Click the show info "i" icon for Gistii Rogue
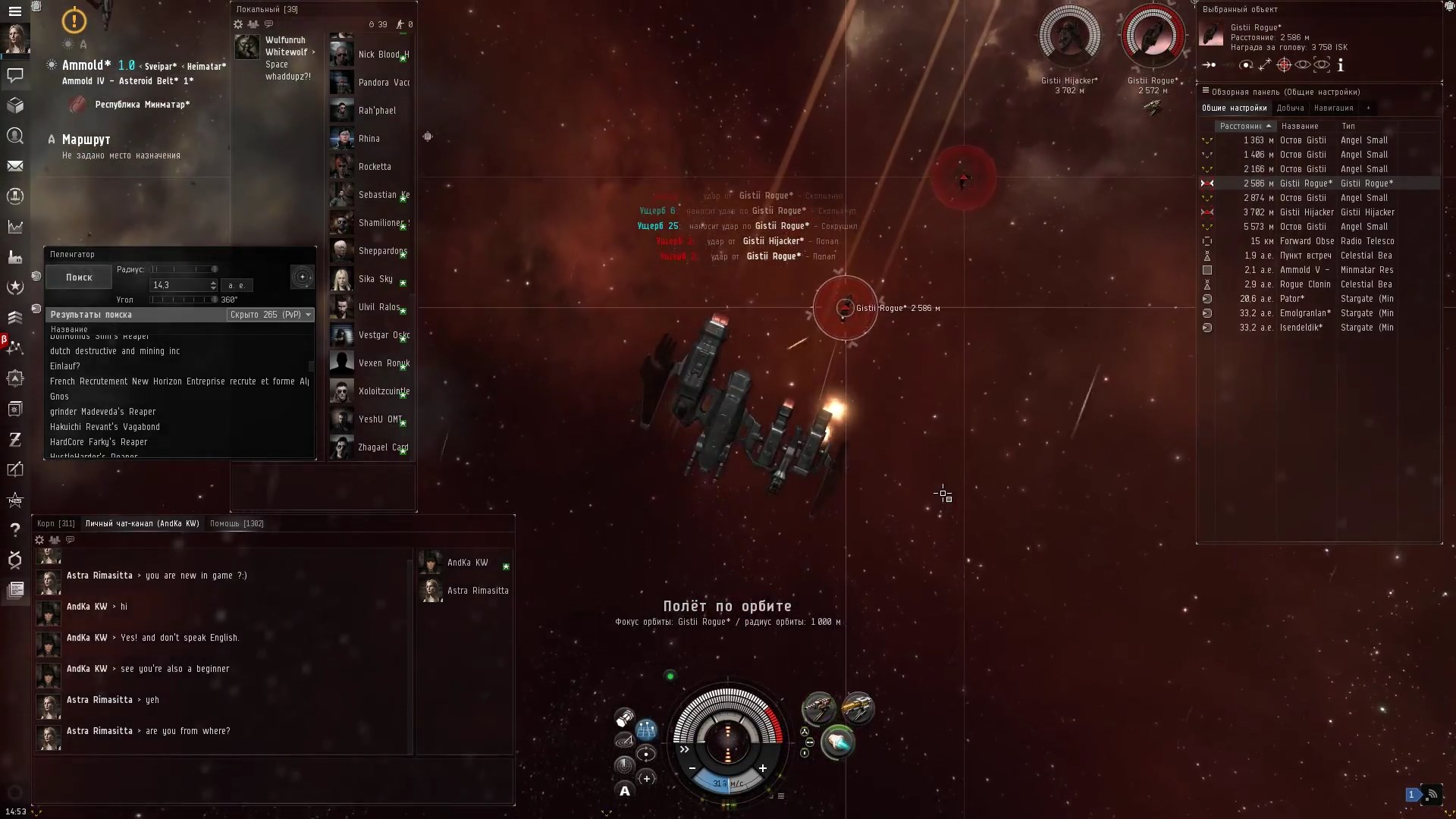 pos(1341,64)
